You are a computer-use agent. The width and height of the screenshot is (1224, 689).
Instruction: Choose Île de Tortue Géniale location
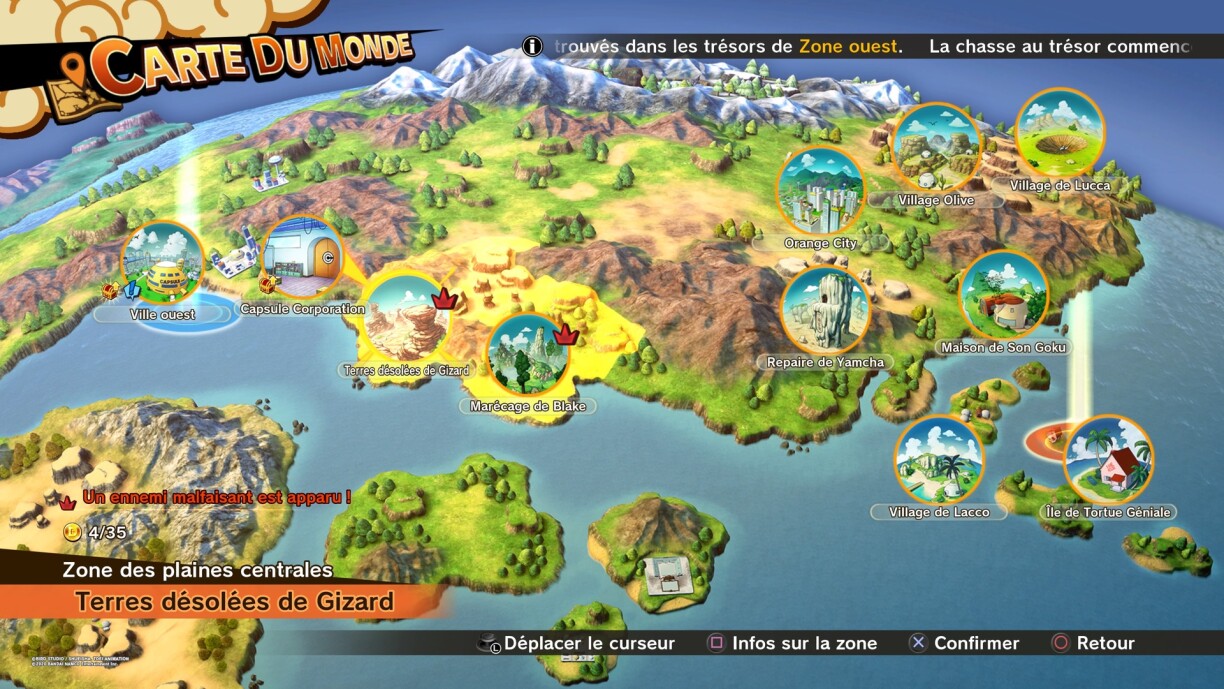tap(1107, 460)
